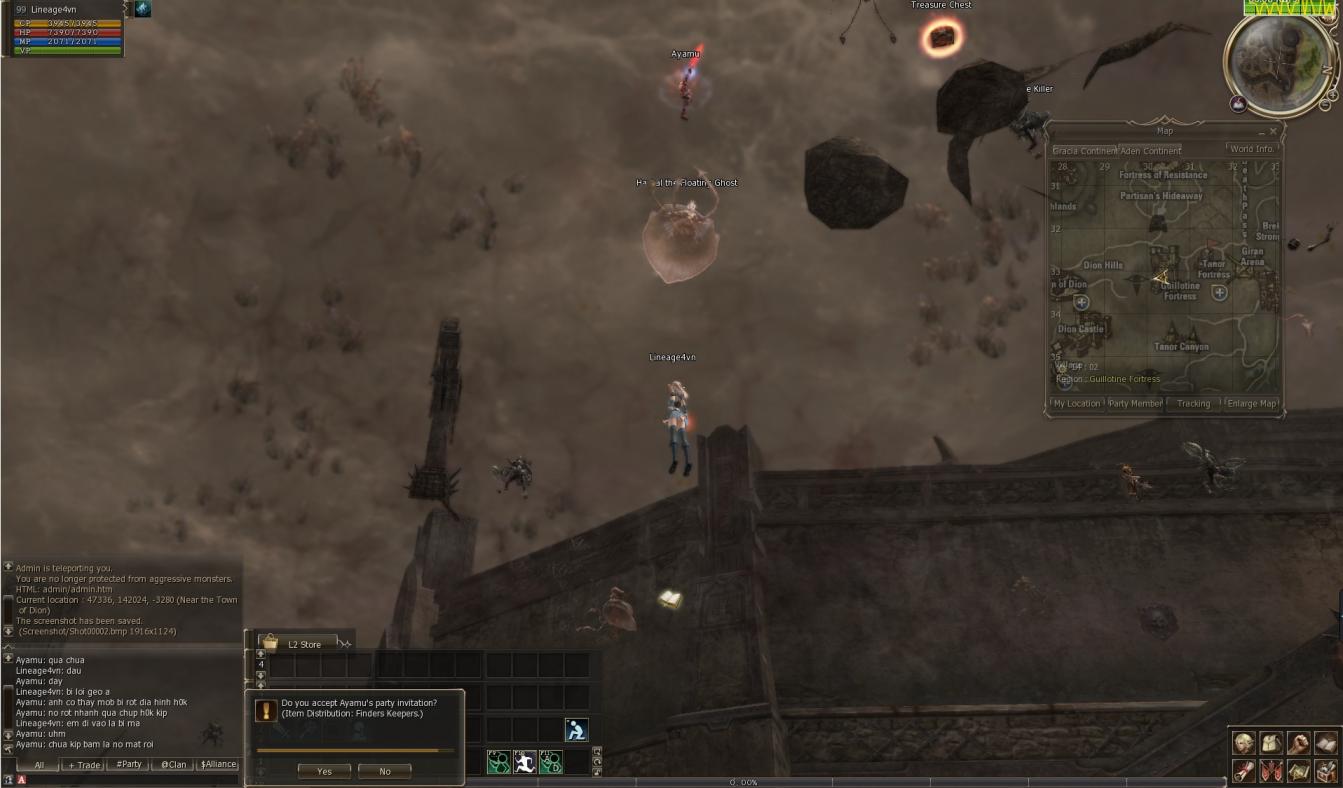This screenshot has width=1343, height=788.
Task: Switch to the +Trade chat tab
Action: 83,765
